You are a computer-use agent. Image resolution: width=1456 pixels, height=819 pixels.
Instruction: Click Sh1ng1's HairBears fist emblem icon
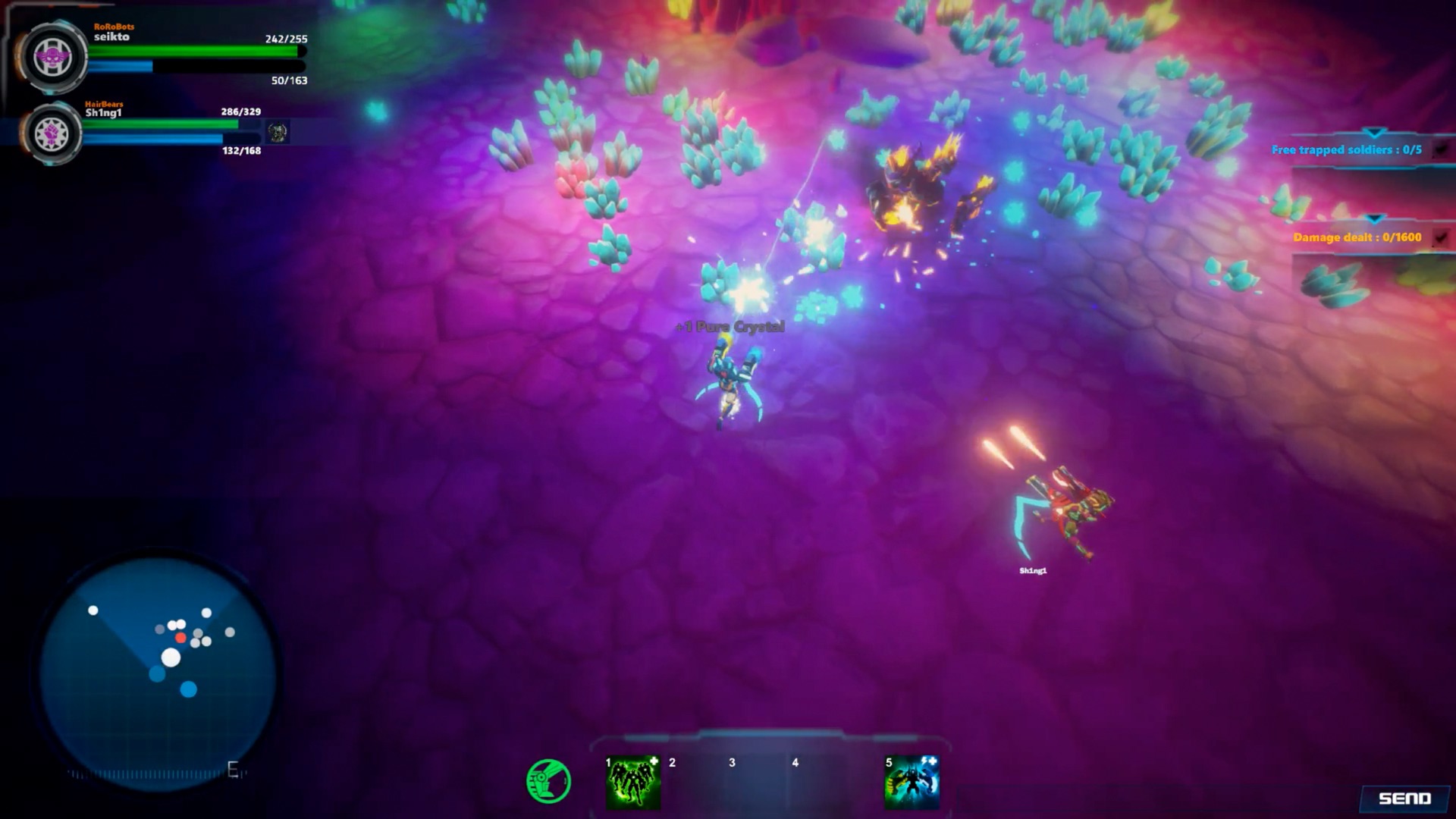click(52, 133)
